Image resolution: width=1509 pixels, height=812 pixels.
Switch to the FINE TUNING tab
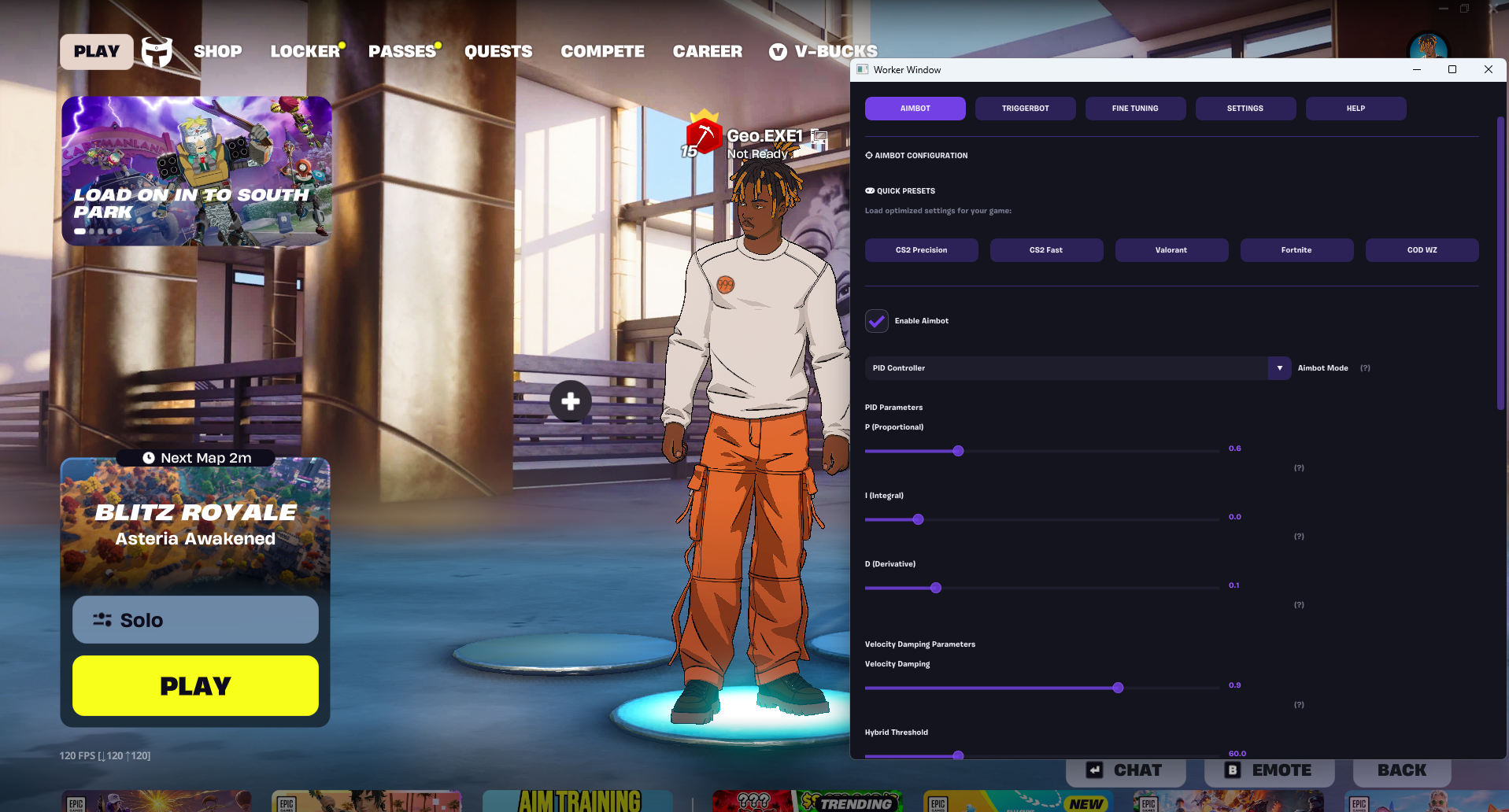point(1135,109)
